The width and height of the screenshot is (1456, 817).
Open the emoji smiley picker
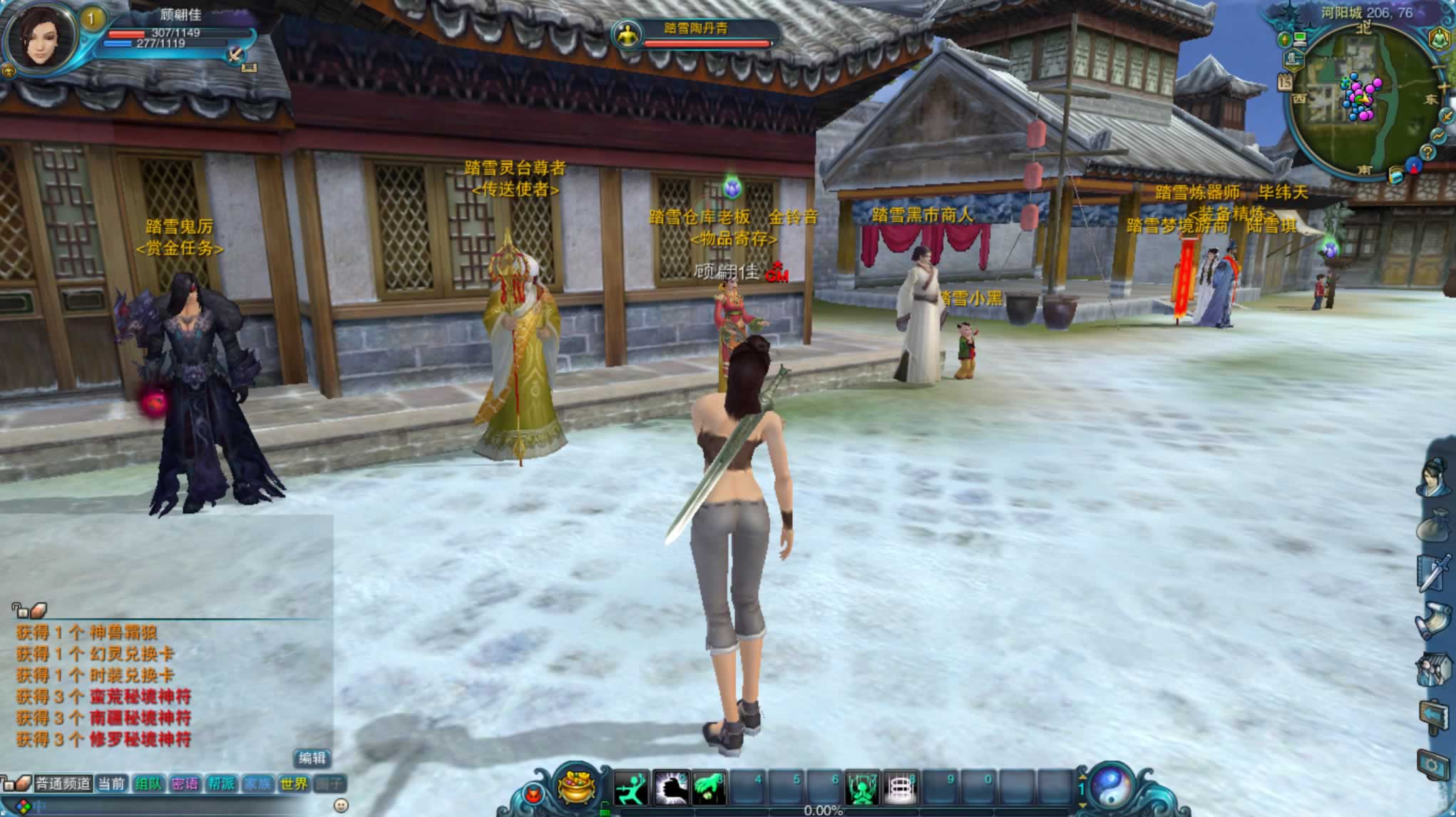[342, 806]
